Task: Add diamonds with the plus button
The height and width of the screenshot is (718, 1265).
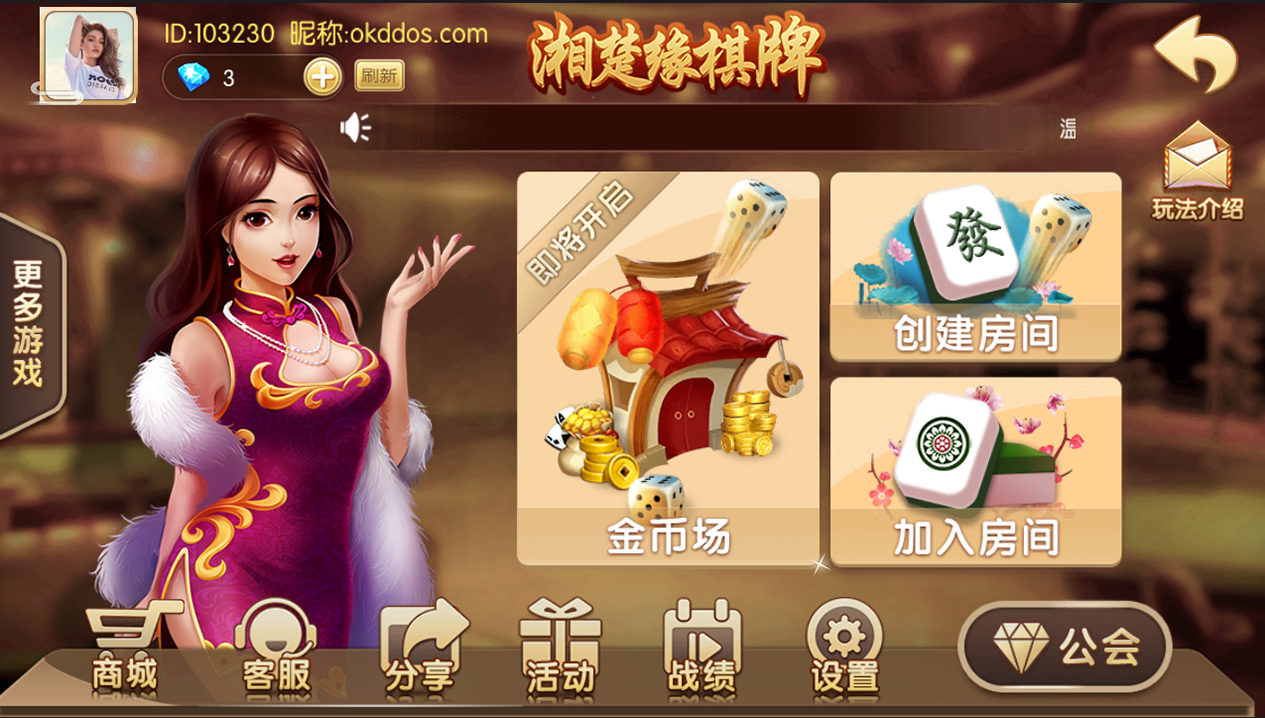Action: [322, 77]
